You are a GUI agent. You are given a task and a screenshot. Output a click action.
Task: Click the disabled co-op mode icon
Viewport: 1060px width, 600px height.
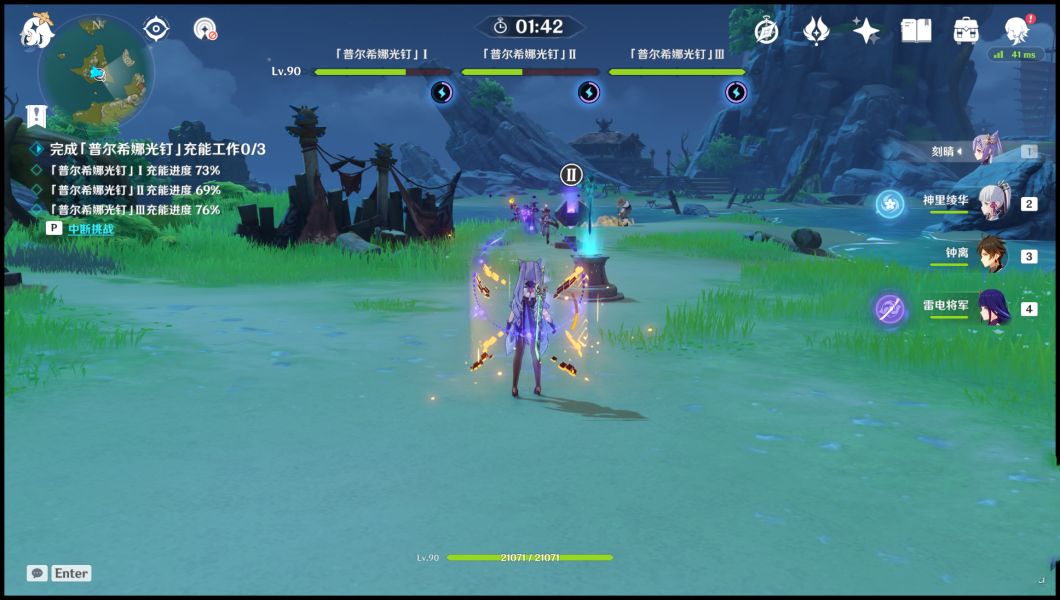coord(205,29)
